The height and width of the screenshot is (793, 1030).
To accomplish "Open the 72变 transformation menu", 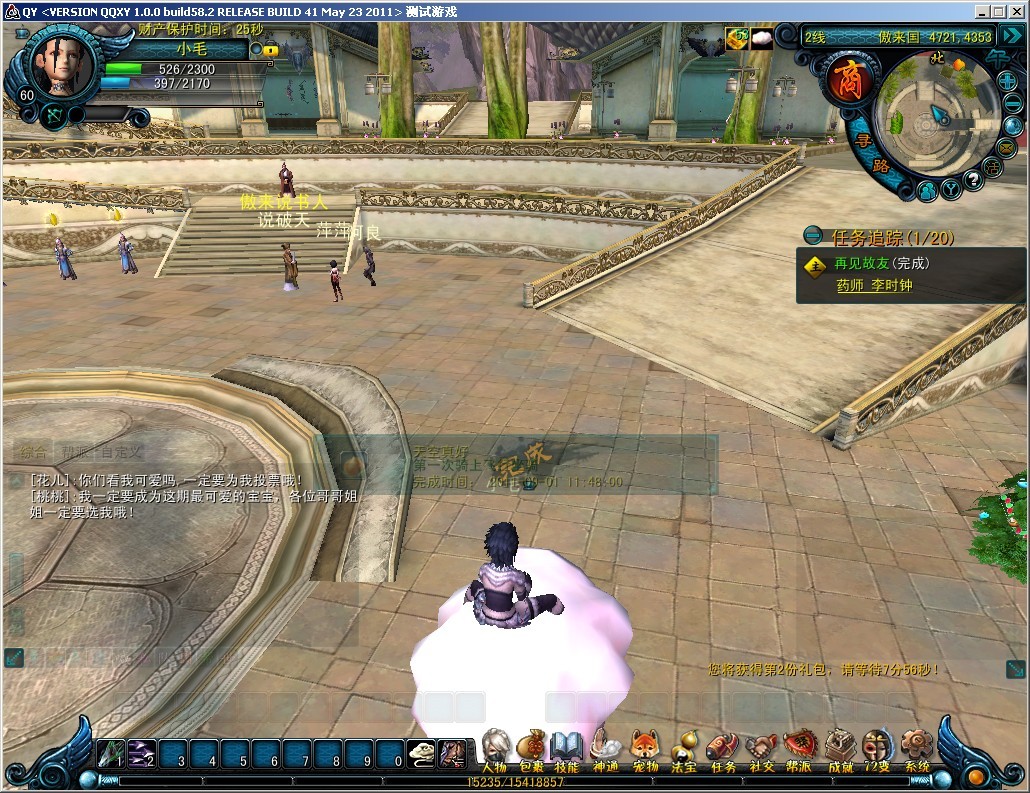I will pyautogui.click(x=877, y=749).
